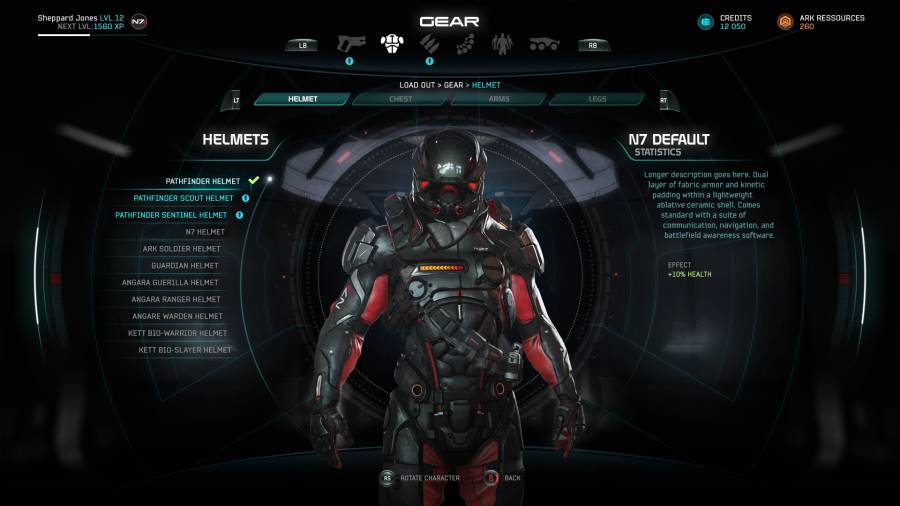Open the armor category chestplate icon

(x=392, y=44)
